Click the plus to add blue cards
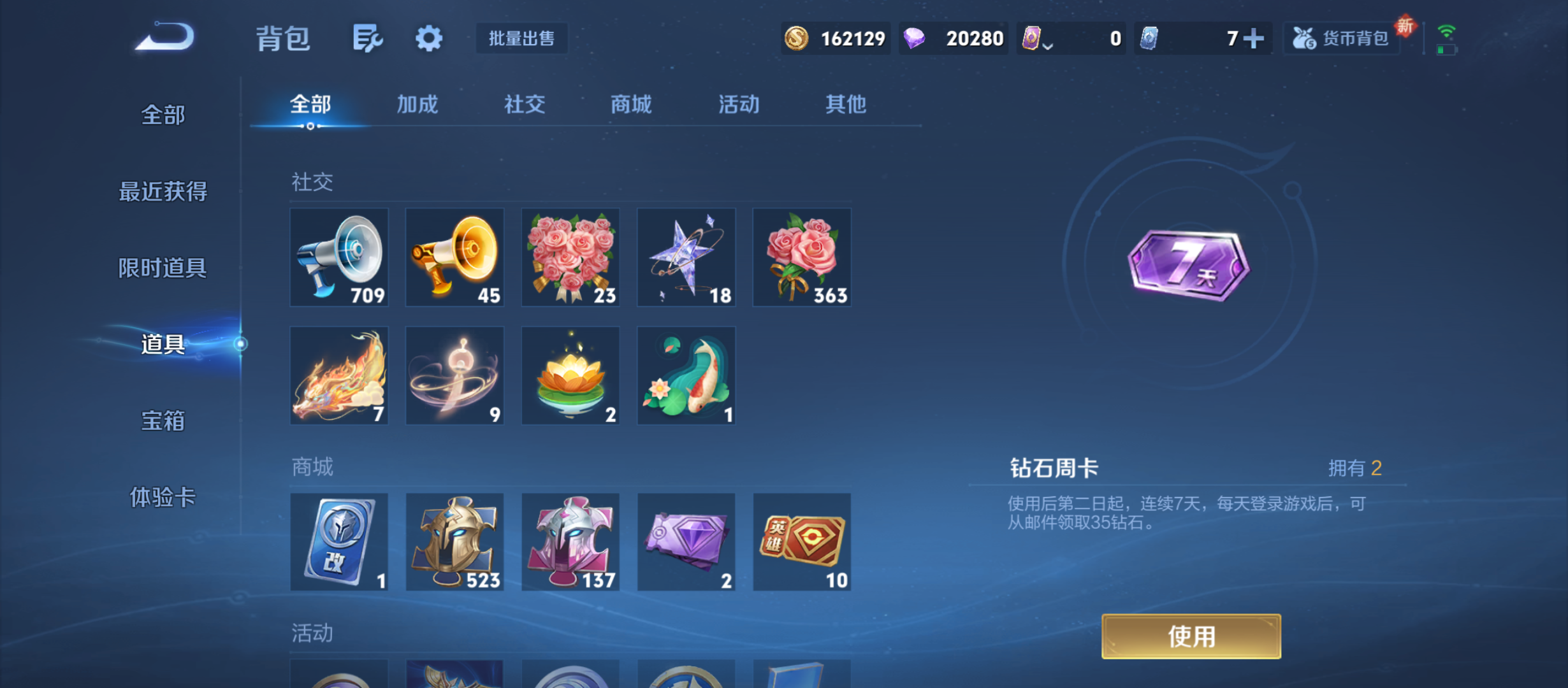Image resolution: width=1568 pixels, height=688 pixels. (1253, 38)
